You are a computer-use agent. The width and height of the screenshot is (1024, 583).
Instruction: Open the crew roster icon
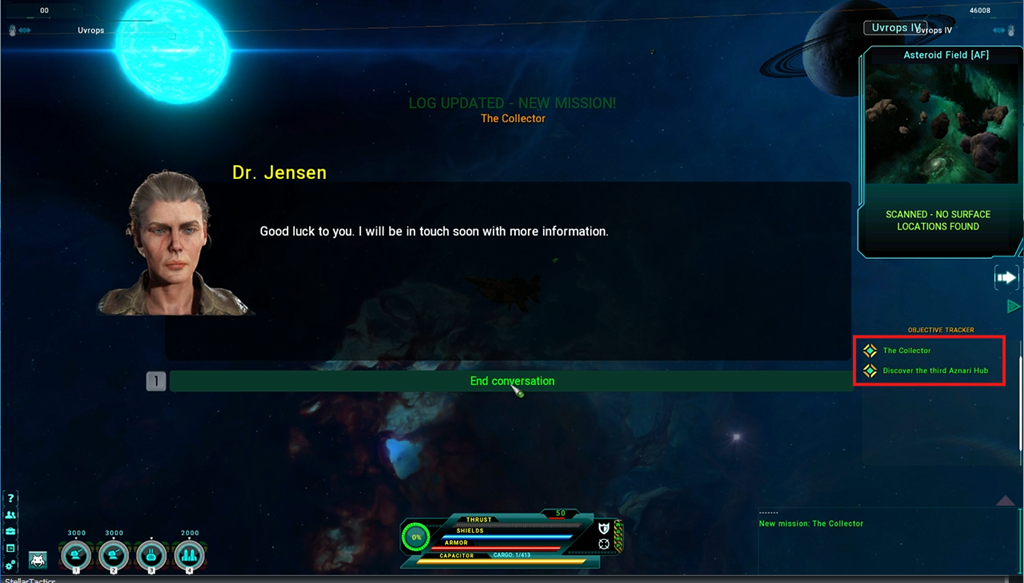11,515
